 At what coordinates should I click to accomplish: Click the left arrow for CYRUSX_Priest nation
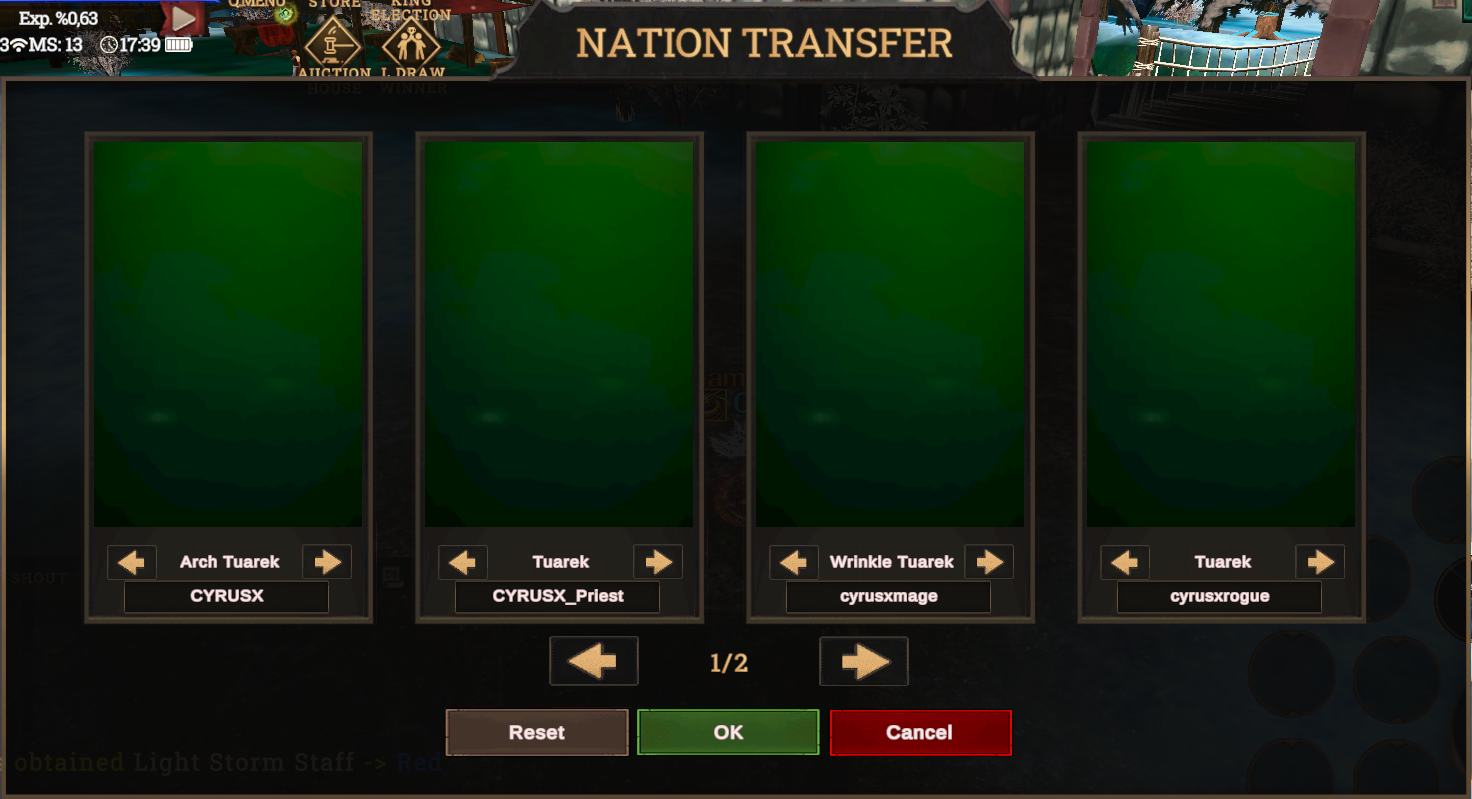(462, 561)
